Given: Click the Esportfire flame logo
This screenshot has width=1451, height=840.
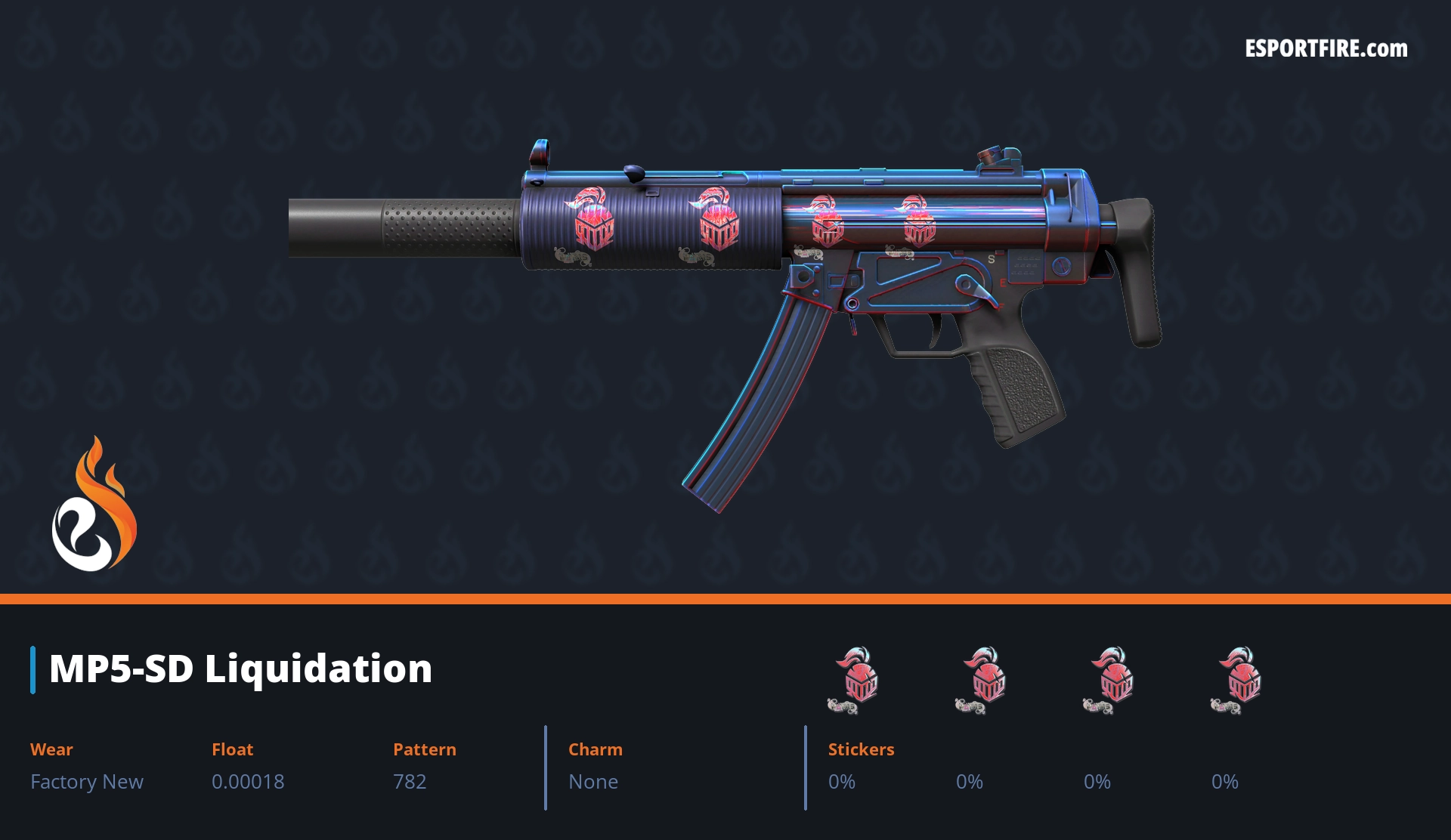Looking at the screenshot, I should pos(94,505).
